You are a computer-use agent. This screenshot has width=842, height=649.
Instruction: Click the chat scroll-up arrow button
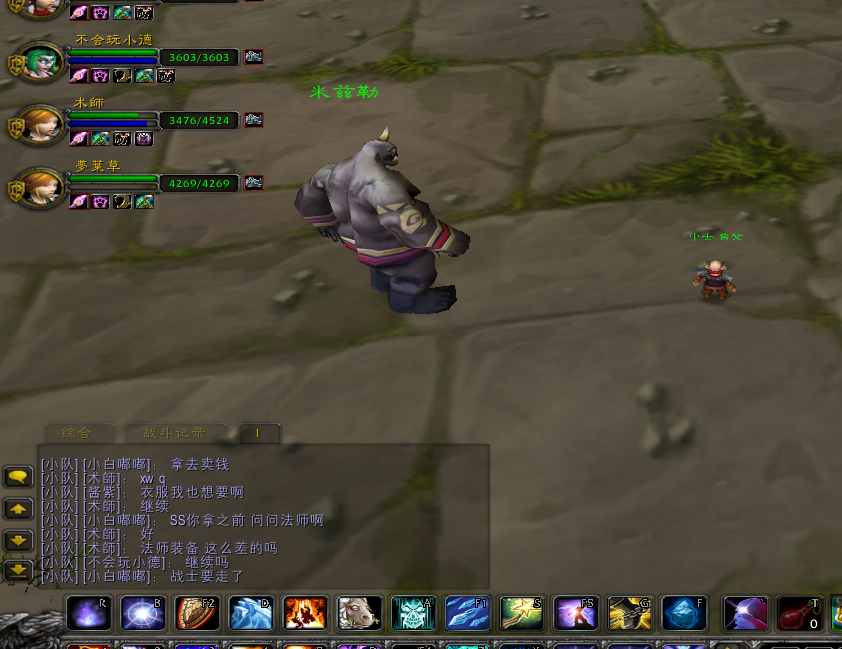(x=19, y=508)
